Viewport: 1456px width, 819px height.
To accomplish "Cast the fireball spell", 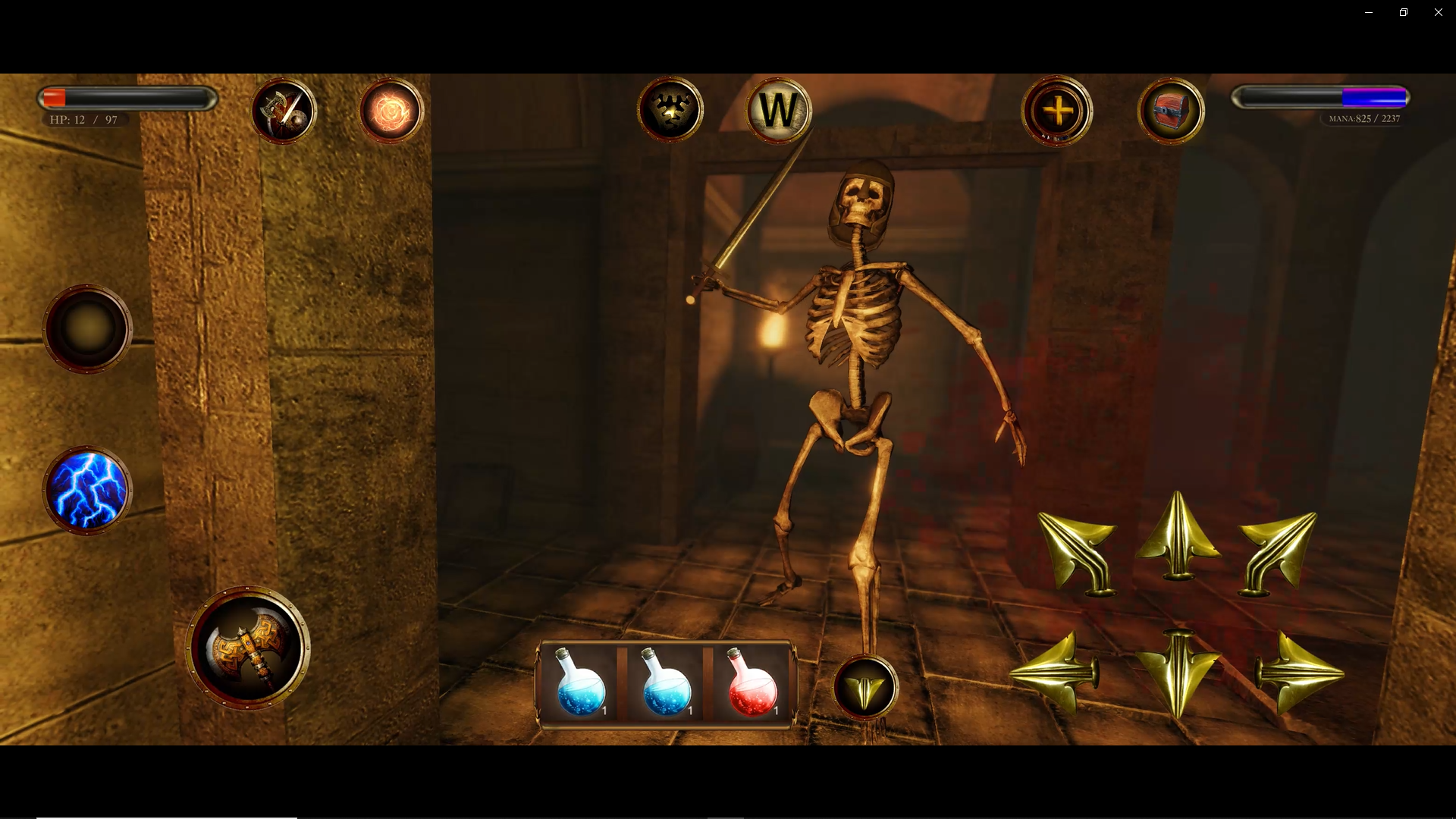I will click(x=390, y=111).
